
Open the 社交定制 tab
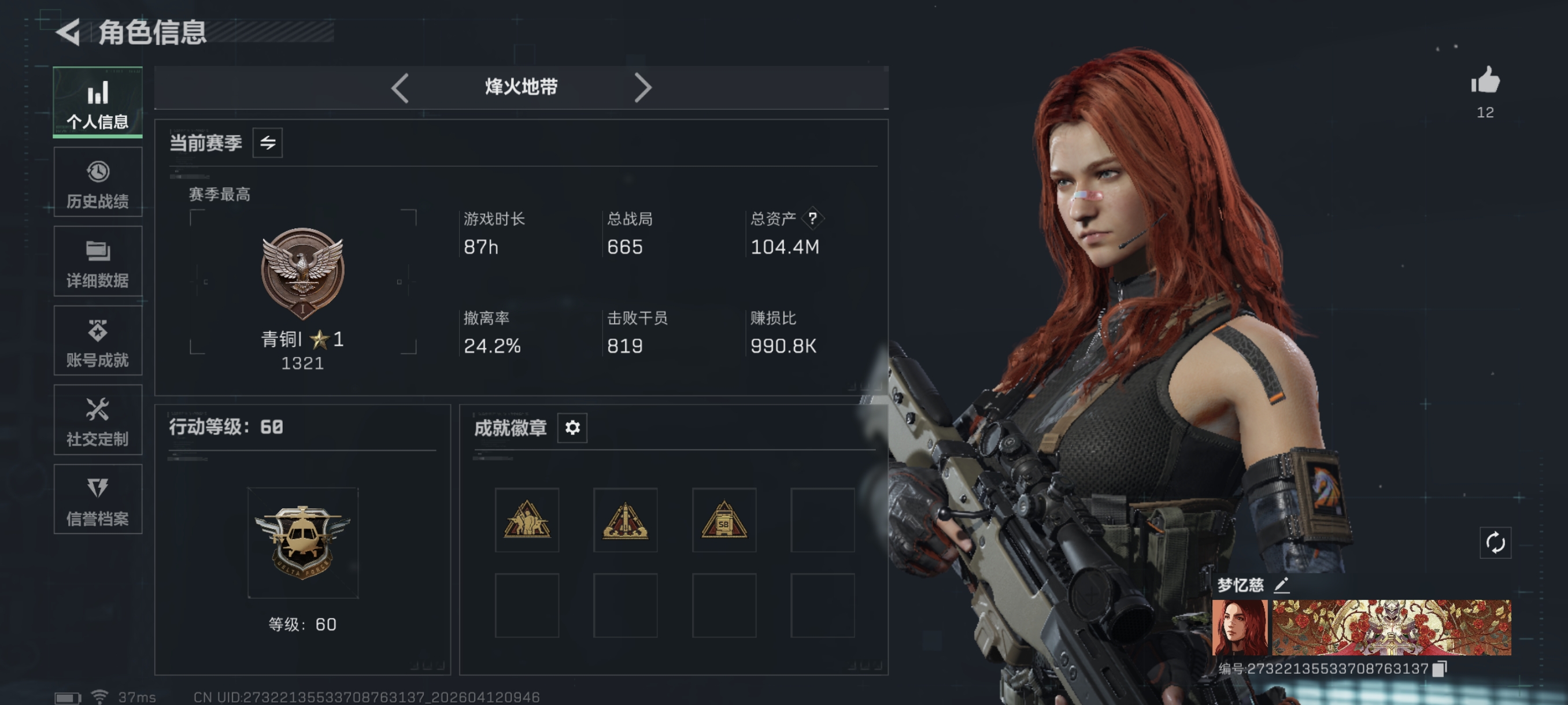[97, 420]
